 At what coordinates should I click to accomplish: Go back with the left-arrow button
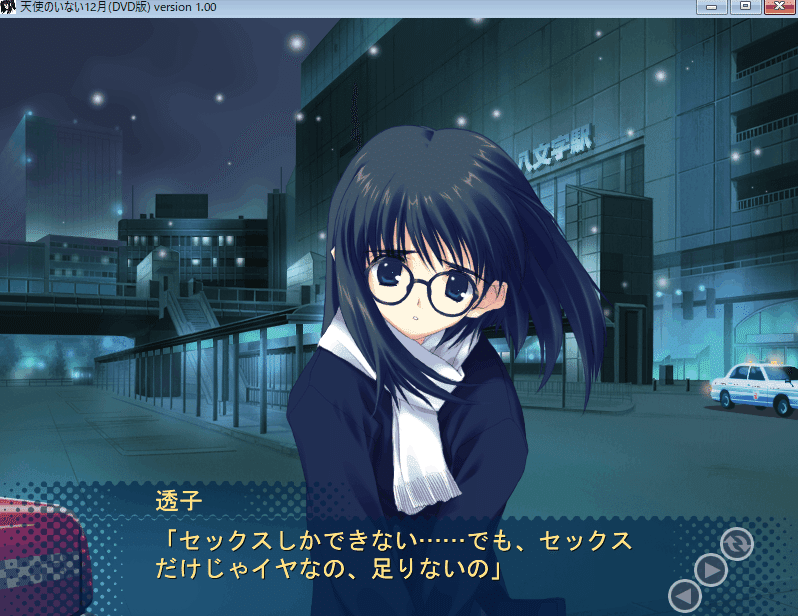(683, 597)
